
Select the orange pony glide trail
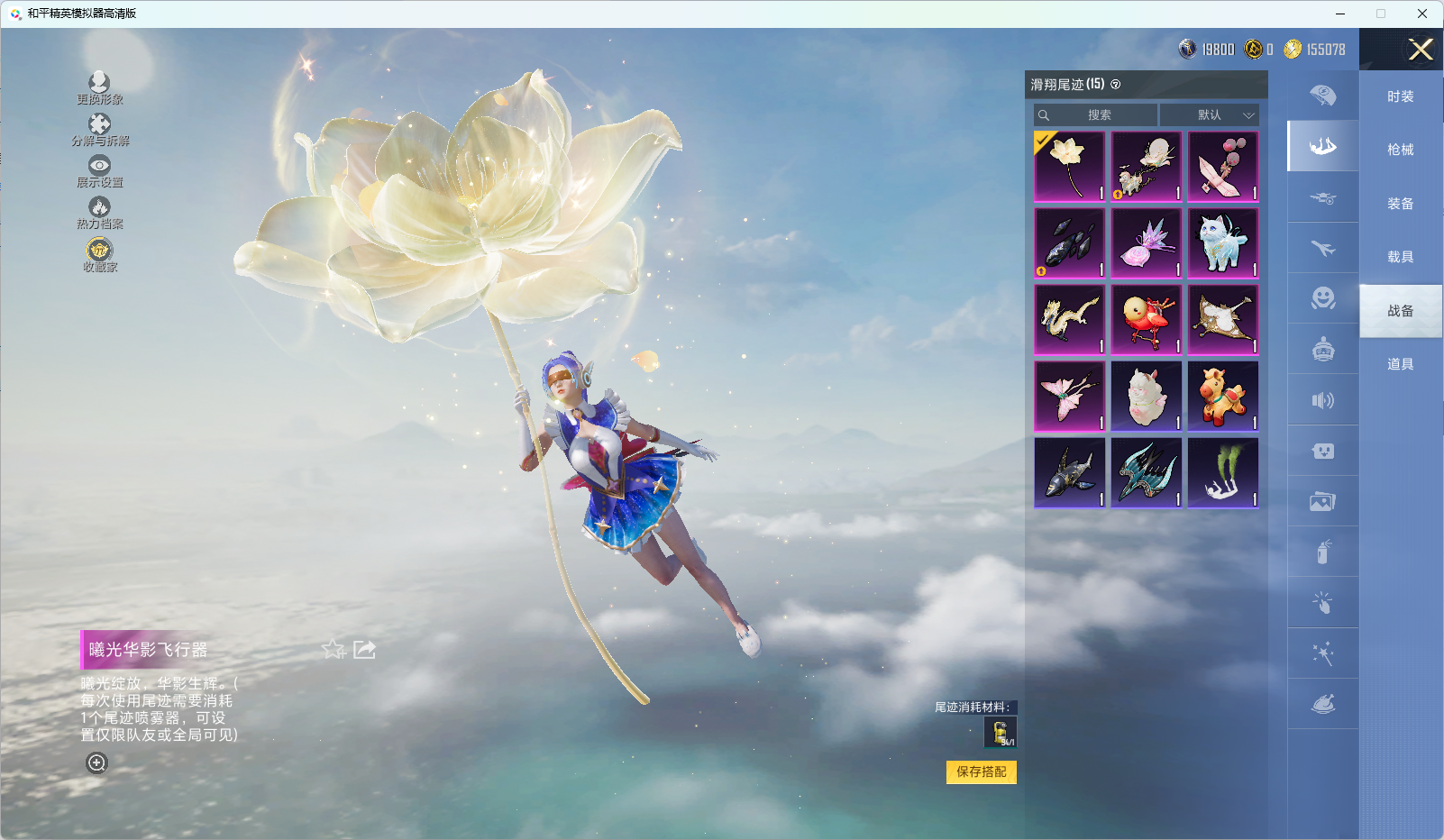tap(1223, 397)
